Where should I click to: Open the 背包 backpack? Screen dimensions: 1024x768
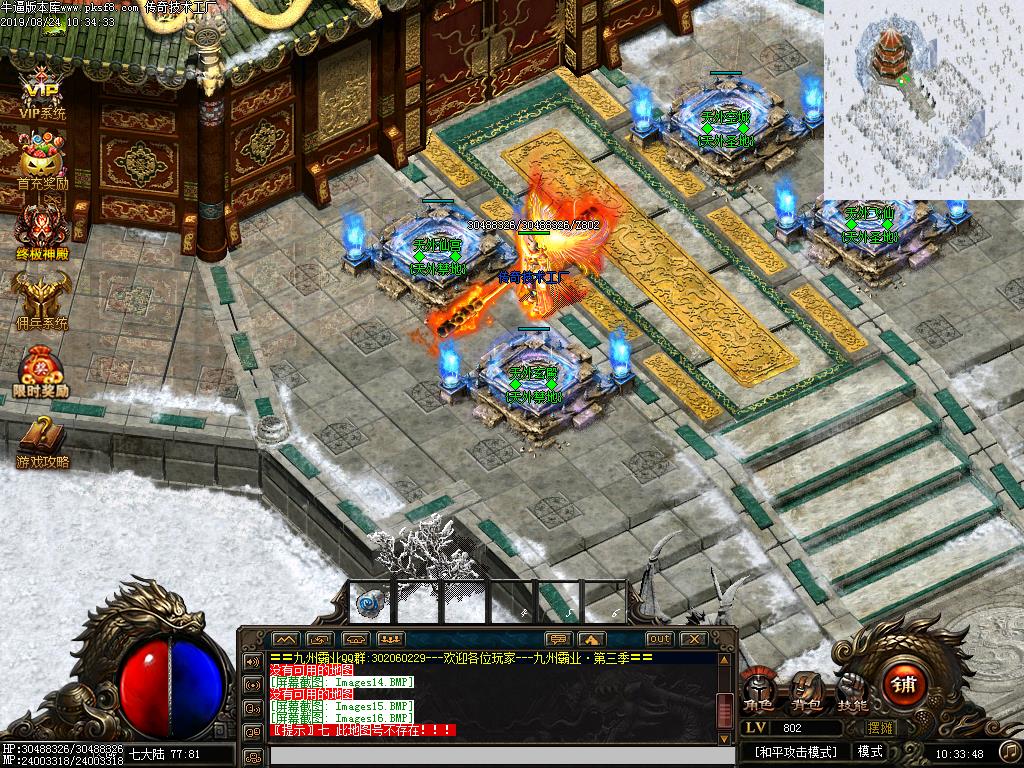[x=806, y=692]
